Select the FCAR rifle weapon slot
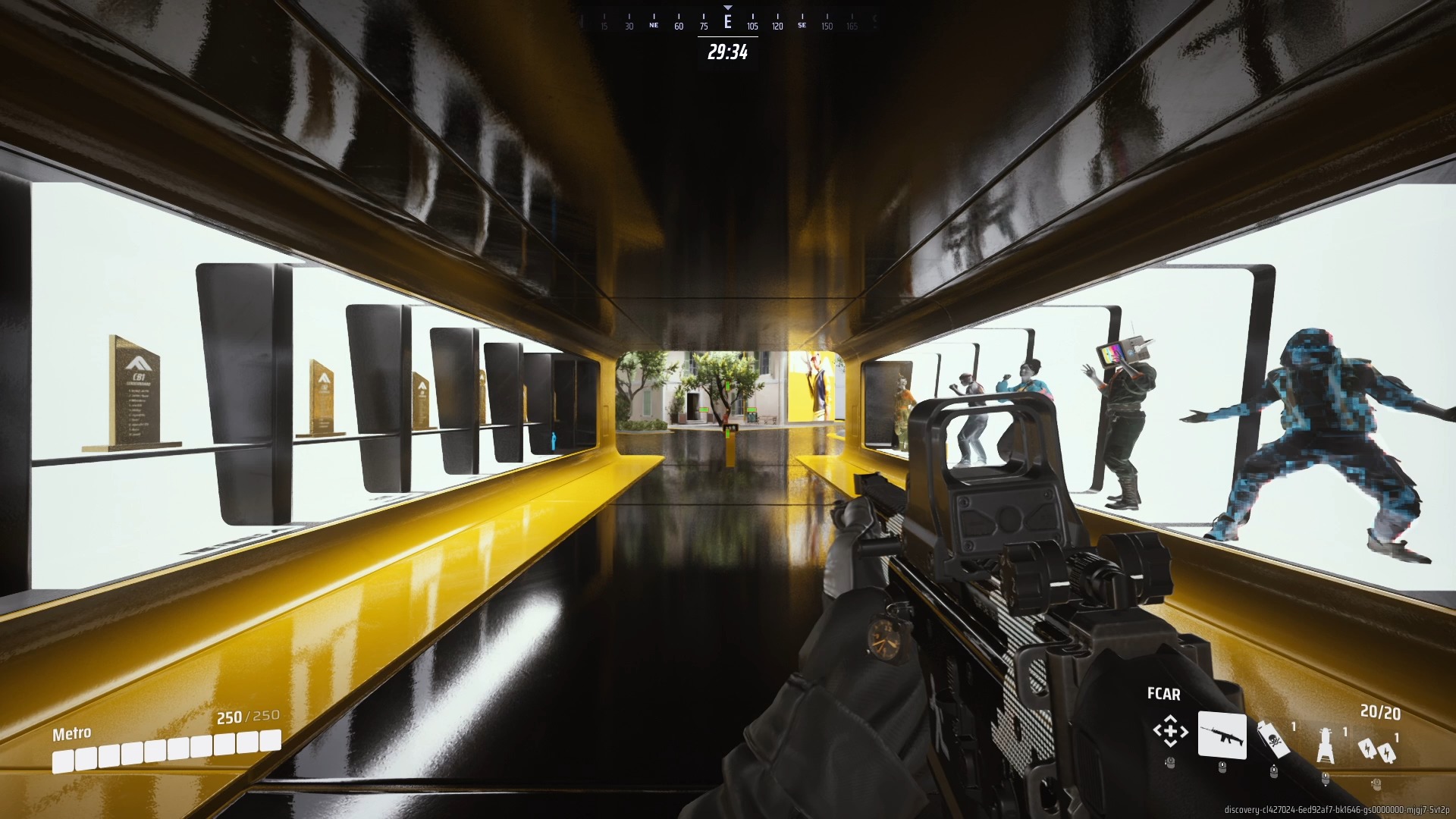Screen dimensions: 1456x819 click(x=1222, y=735)
